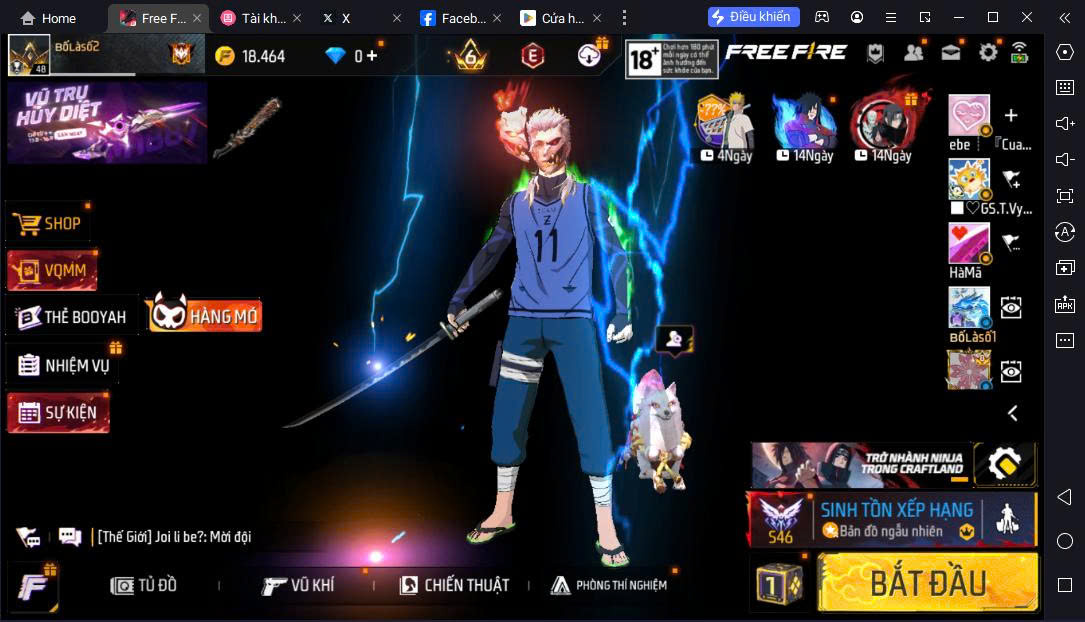Open the VŨ KHÍ weapons section
Screen dimensions: 1085x622
click(298, 586)
